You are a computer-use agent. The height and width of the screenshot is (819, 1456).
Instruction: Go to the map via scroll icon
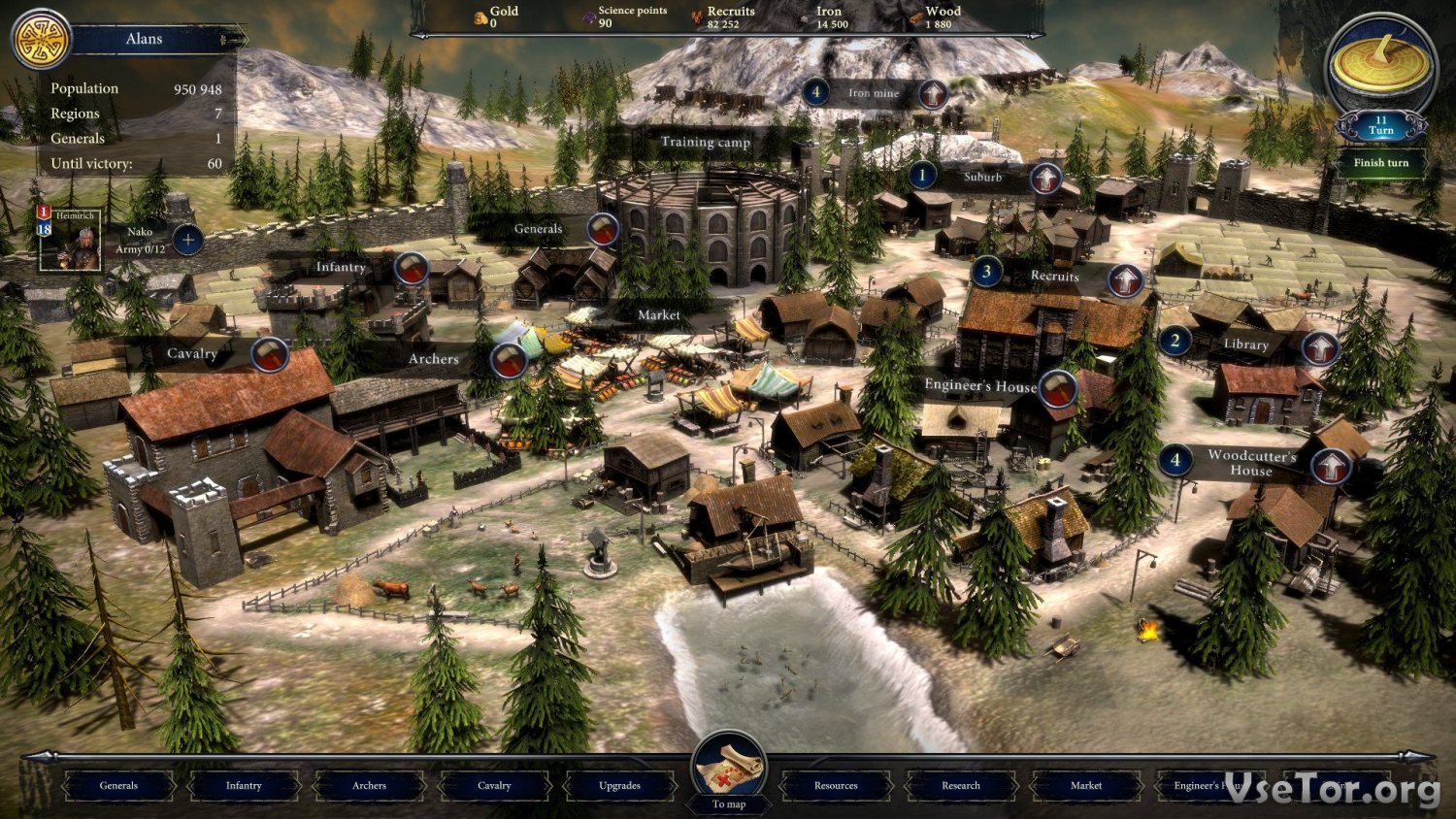click(x=729, y=773)
